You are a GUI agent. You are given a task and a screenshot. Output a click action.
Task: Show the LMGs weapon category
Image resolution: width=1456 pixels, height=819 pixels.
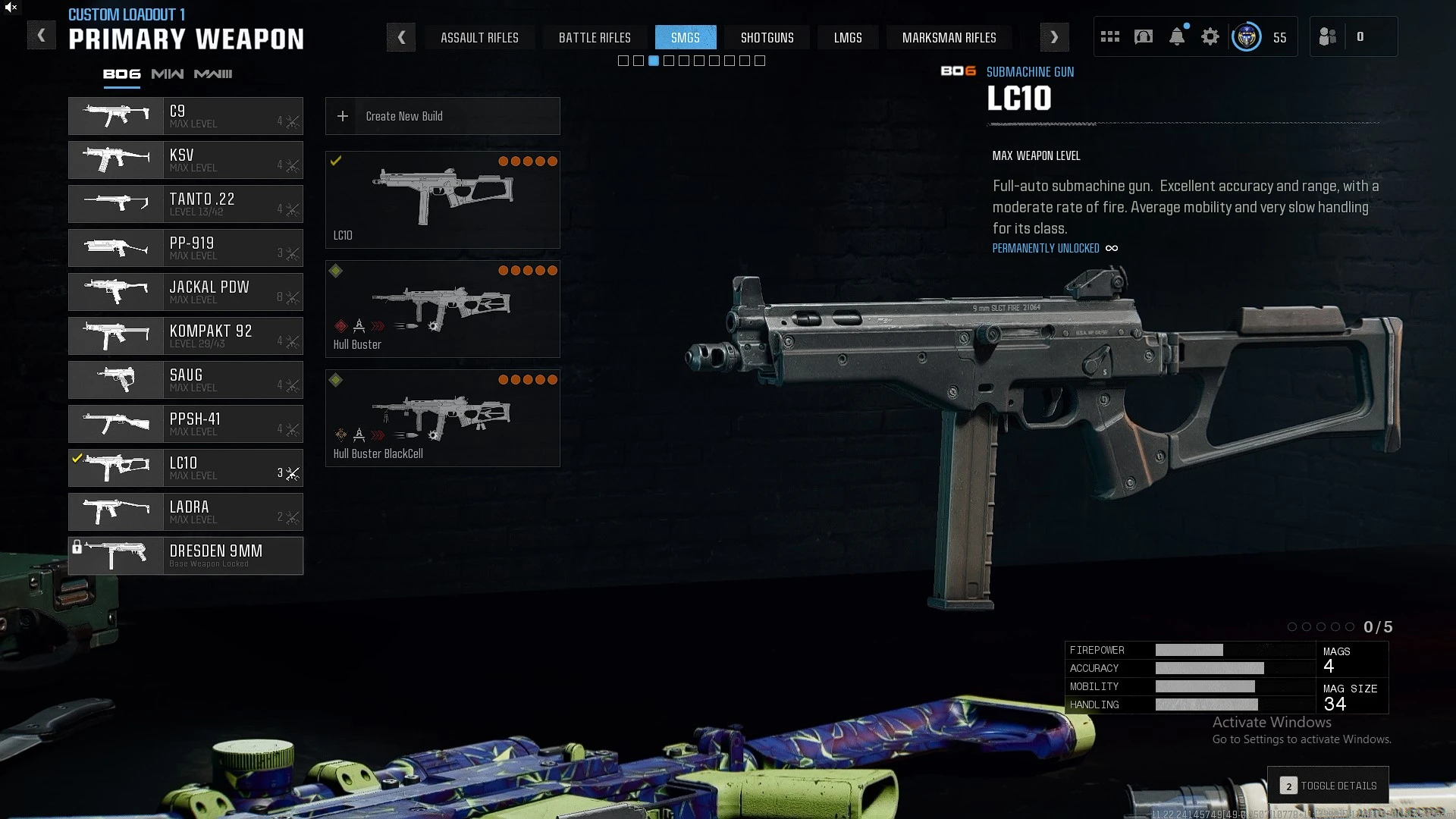pyautogui.click(x=848, y=37)
